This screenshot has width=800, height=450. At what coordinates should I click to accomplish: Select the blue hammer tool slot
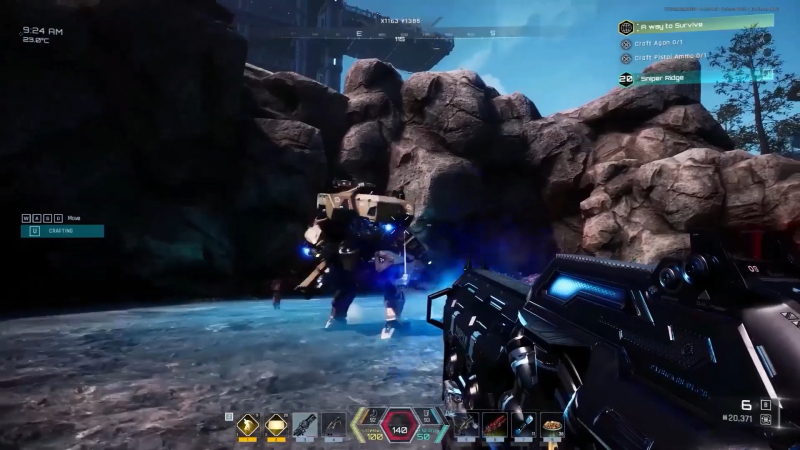[523, 425]
